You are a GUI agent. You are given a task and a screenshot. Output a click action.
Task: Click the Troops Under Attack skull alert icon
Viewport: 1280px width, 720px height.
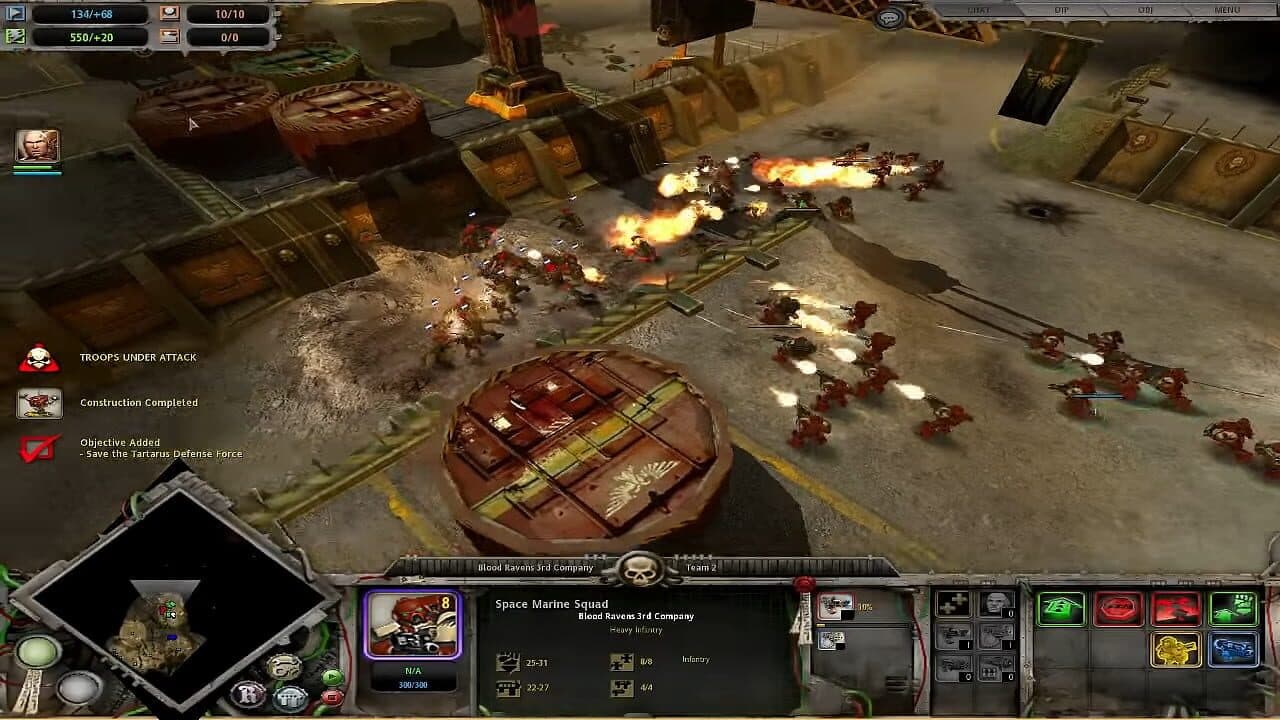coord(40,357)
